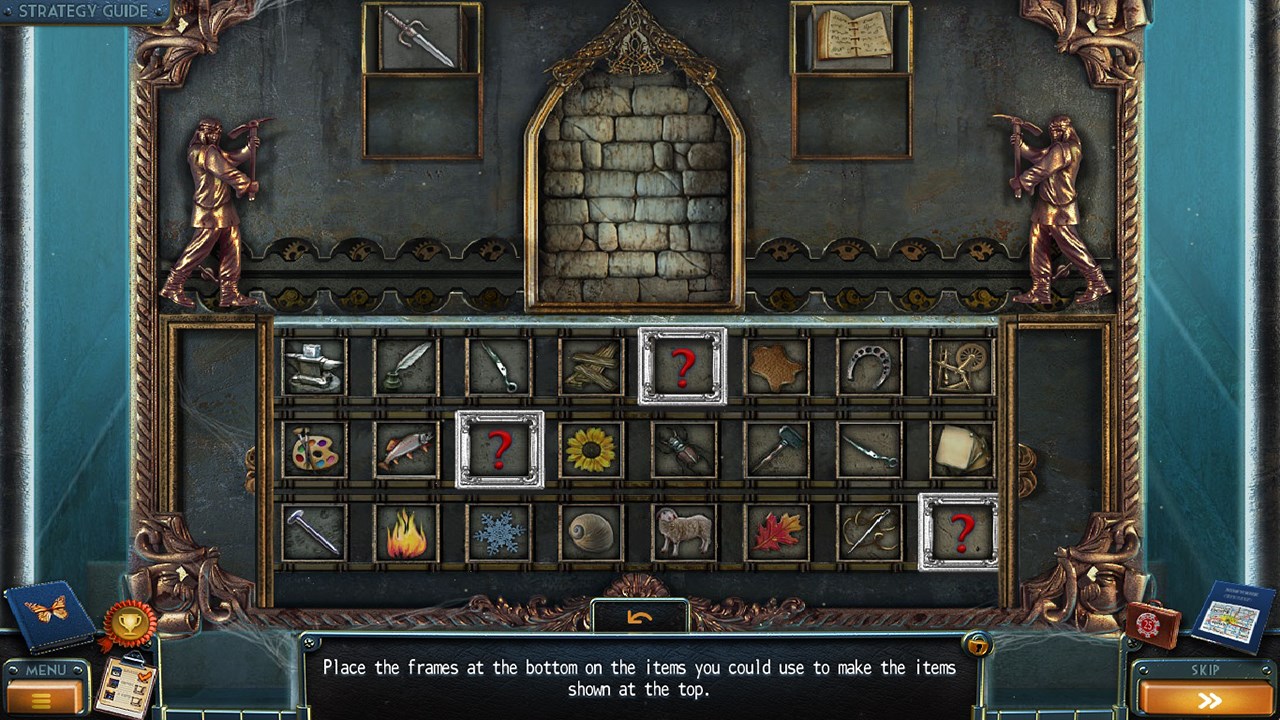Viewport: 1280px width, 720px height.
Task: Open the red suitcase icon
Action: tap(1153, 625)
